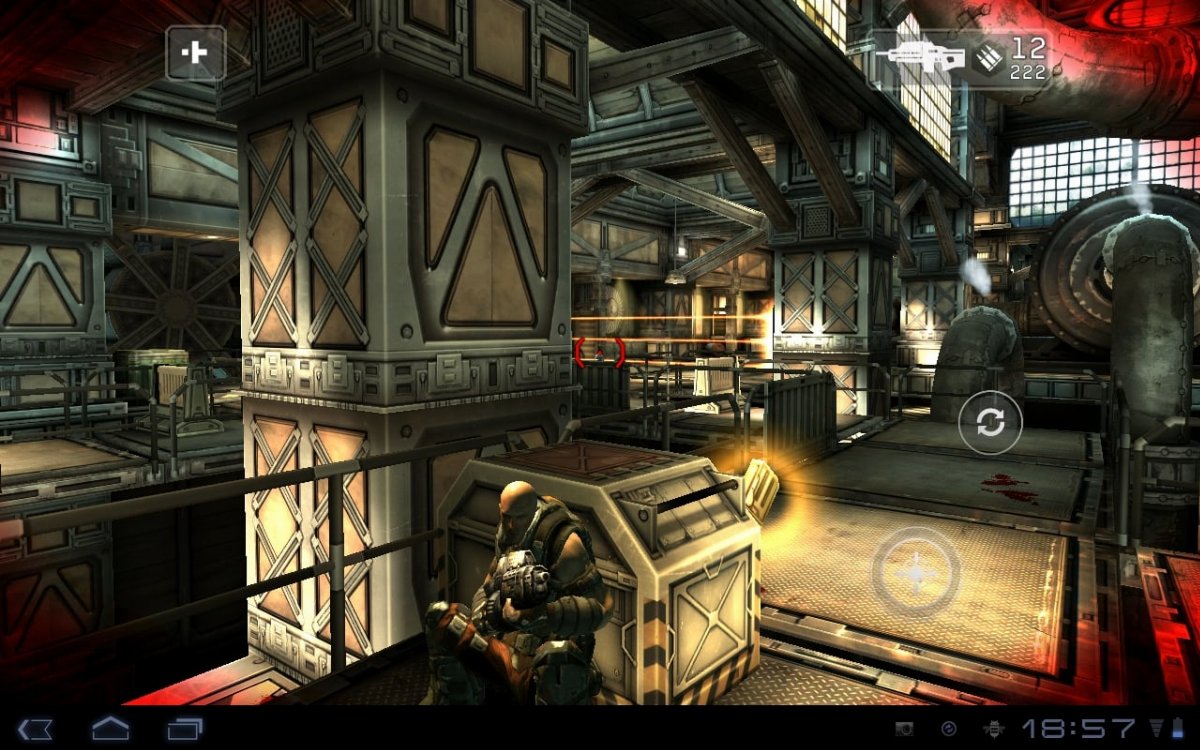Show recent apps in the navigation bar
1200x750 pixels.
click(x=185, y=729)
